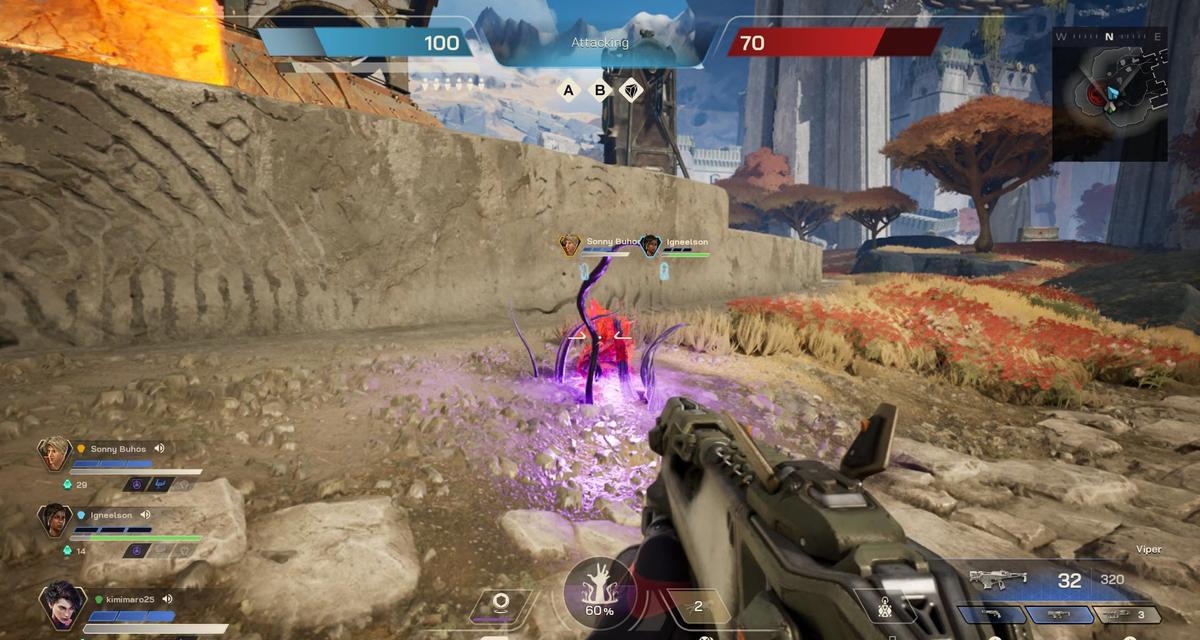This screenshot has width=1200, height=640.
Task: Select objective marker A
Action: (x=569, y=91)
